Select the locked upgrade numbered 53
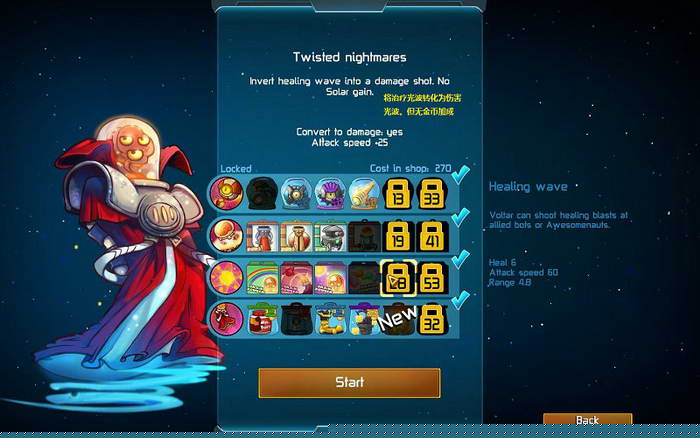Image resolution: width=700 pixels, height=438 pixels. [432, 277]
